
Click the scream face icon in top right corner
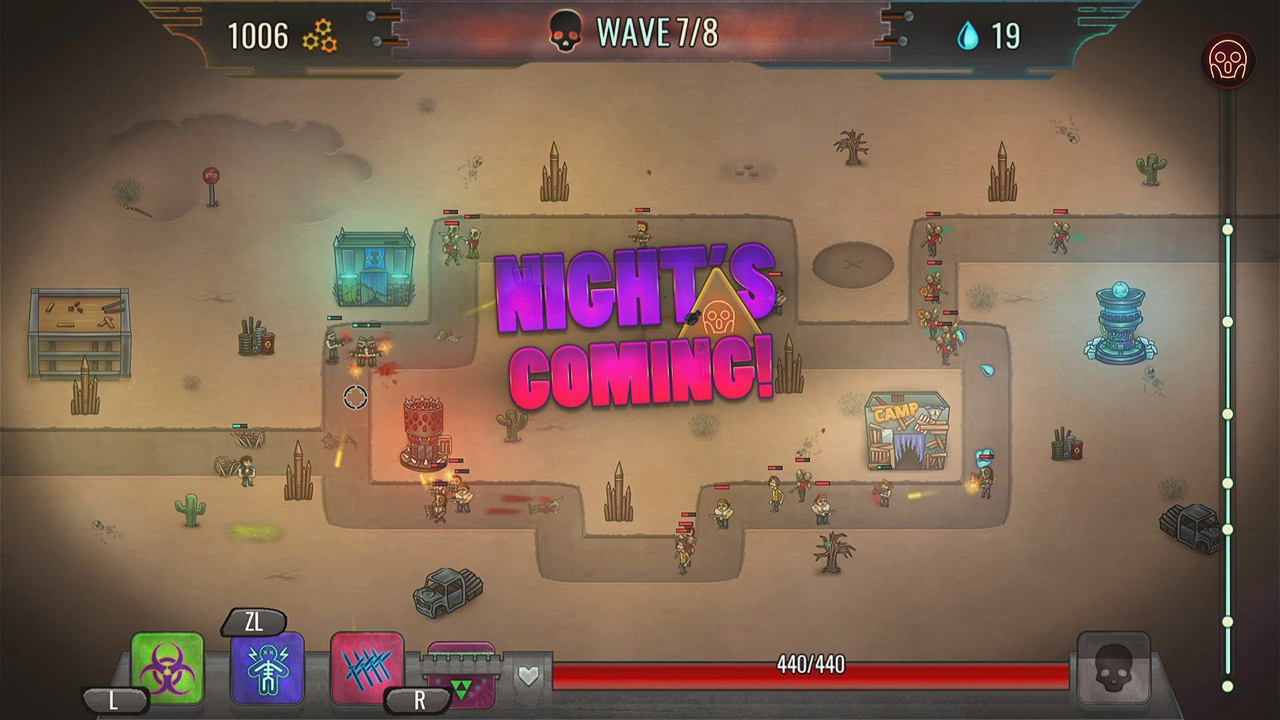[1228, 60]
